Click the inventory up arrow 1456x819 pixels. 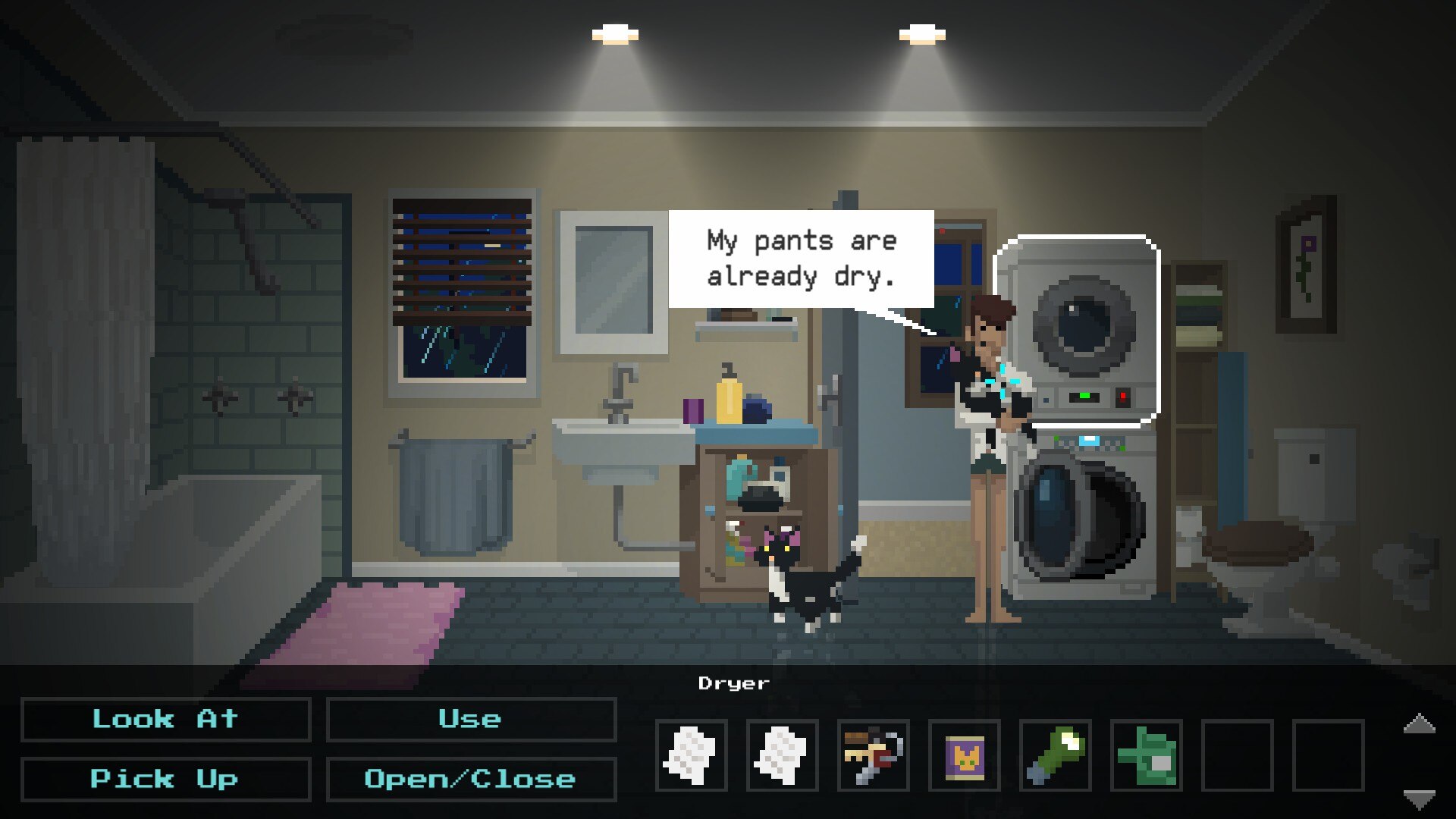click(x=1419, y=724)
